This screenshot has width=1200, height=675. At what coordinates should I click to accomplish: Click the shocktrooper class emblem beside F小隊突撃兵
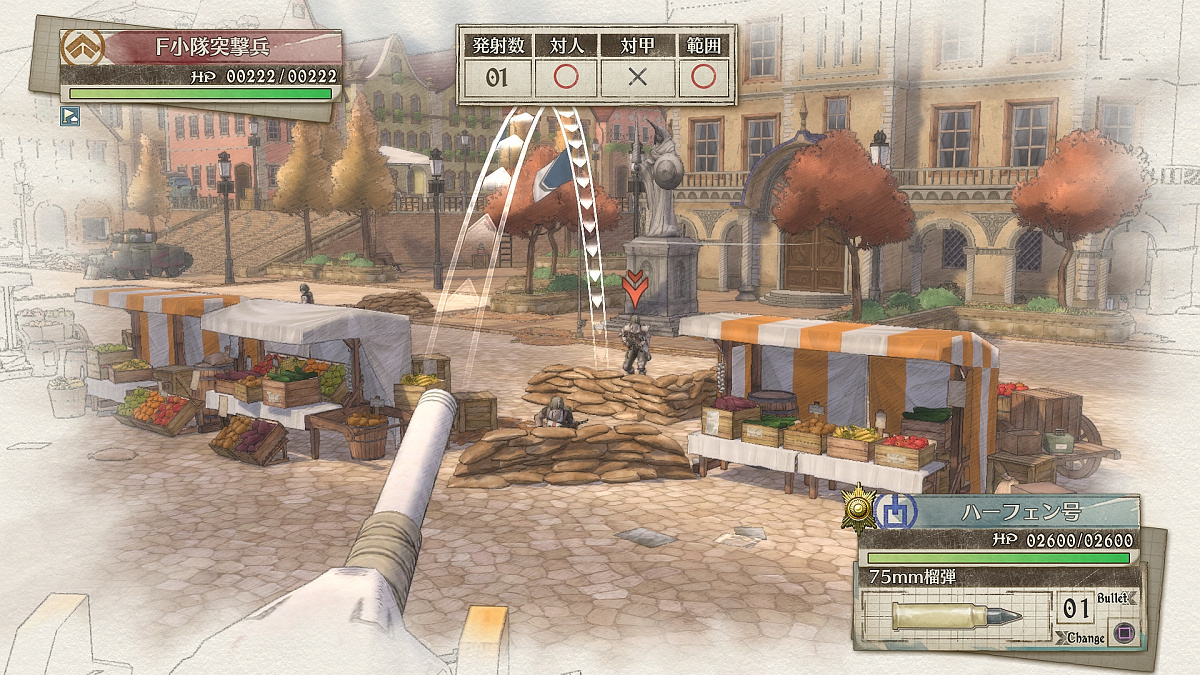79,48
